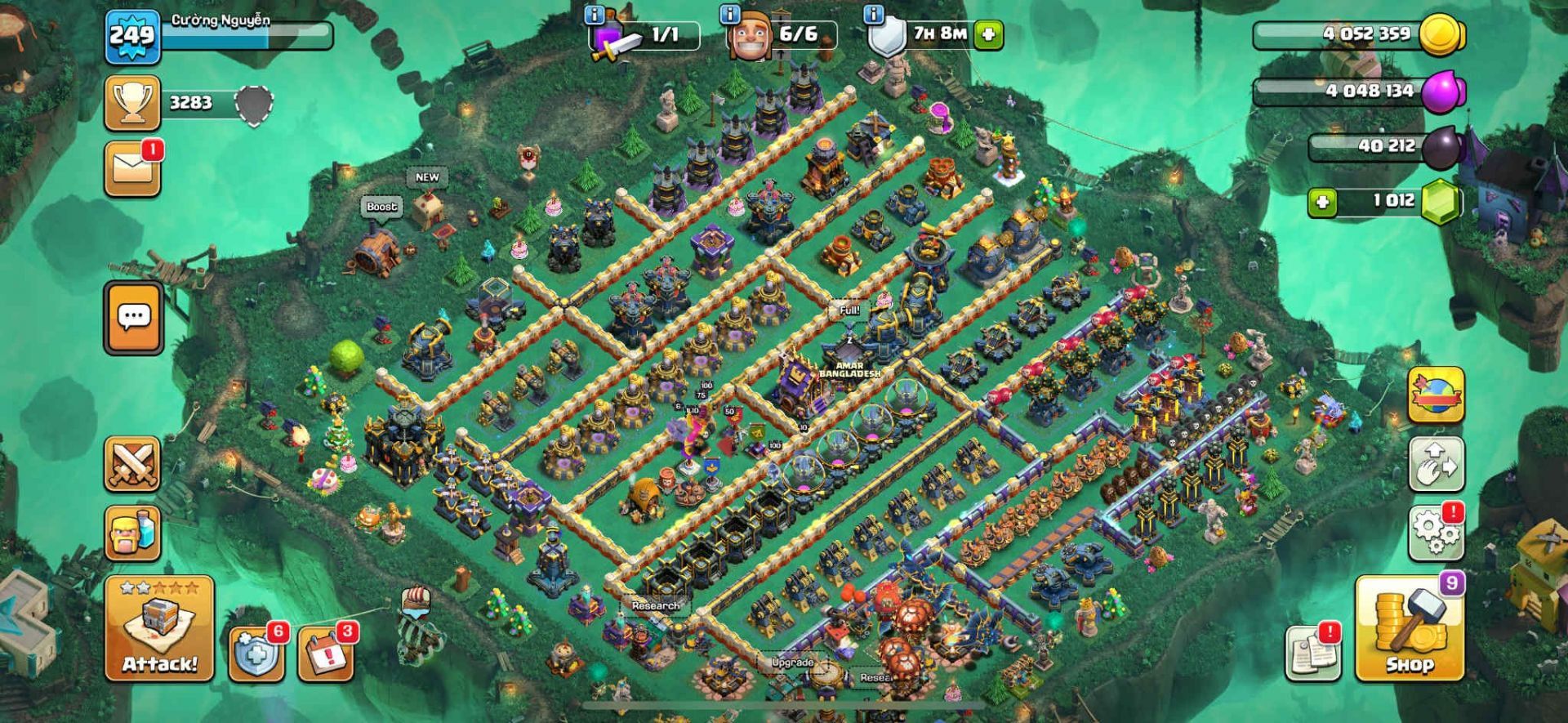Open the army training overview
Viewport: 1568px width, 723px height.
[x=132, y=533]
